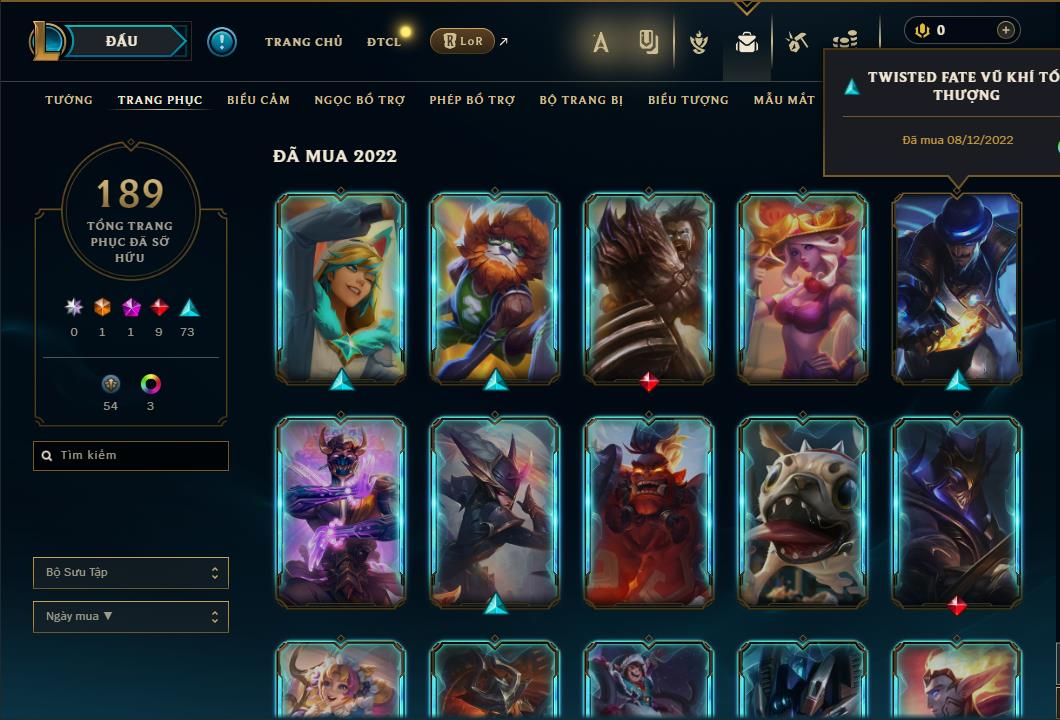Open the Ngày mua sort dropdown
The height and width of the screenshot is (720, 1060).
click(131, 617)
